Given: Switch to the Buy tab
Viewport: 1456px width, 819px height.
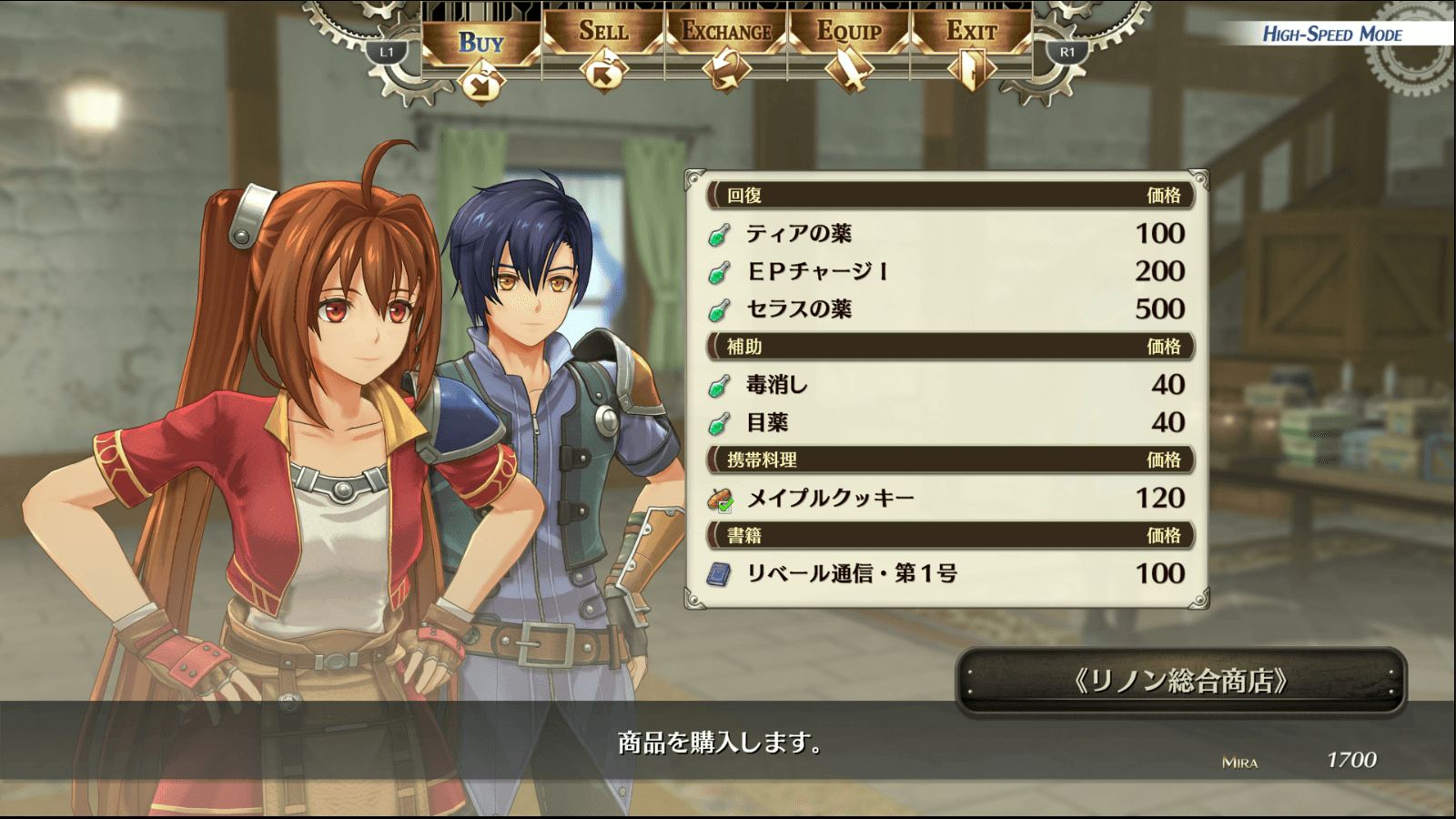Looking at the screenshot, I should pos(481,44).
